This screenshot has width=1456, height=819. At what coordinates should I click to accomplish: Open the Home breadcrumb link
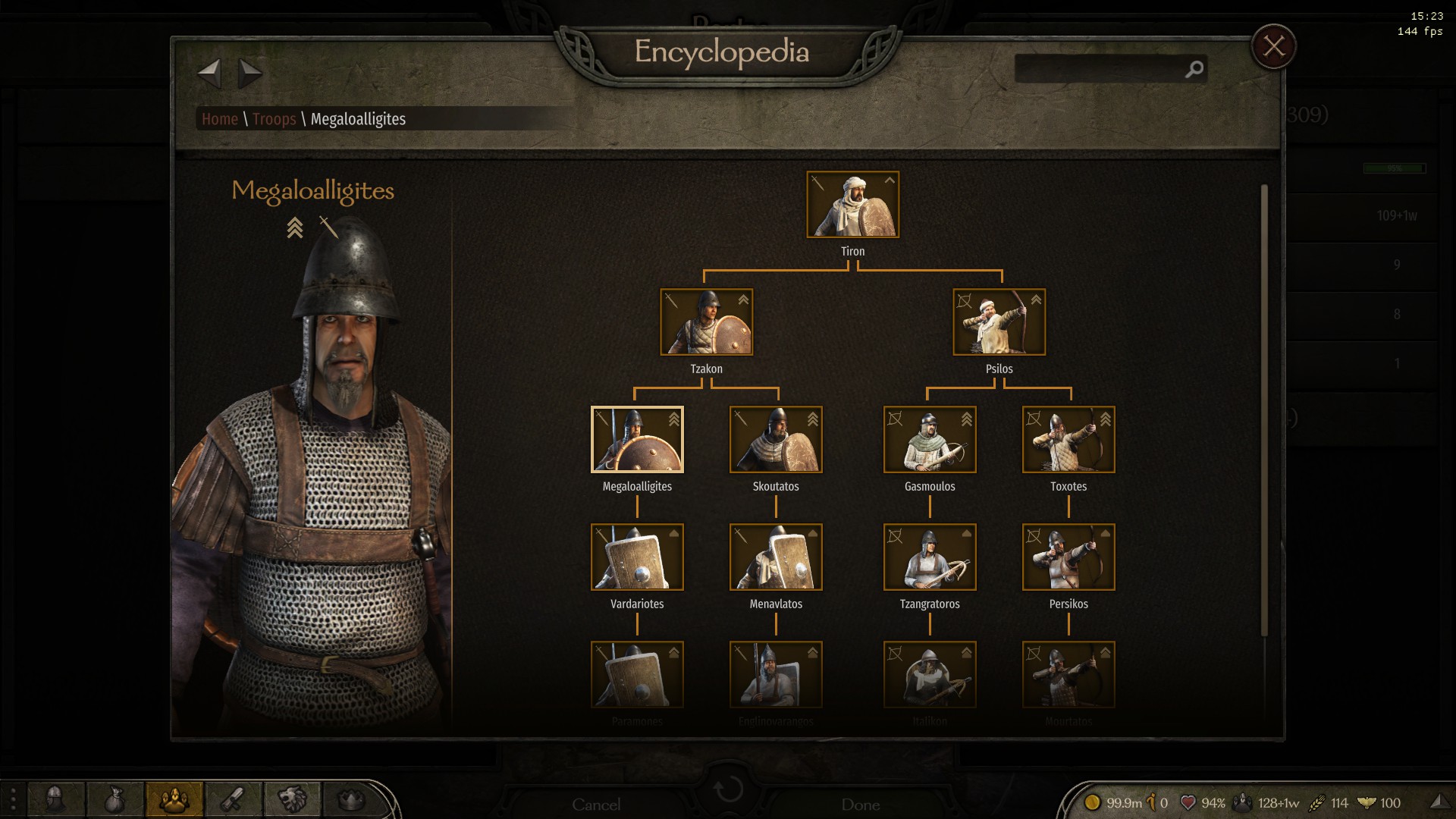219,119
